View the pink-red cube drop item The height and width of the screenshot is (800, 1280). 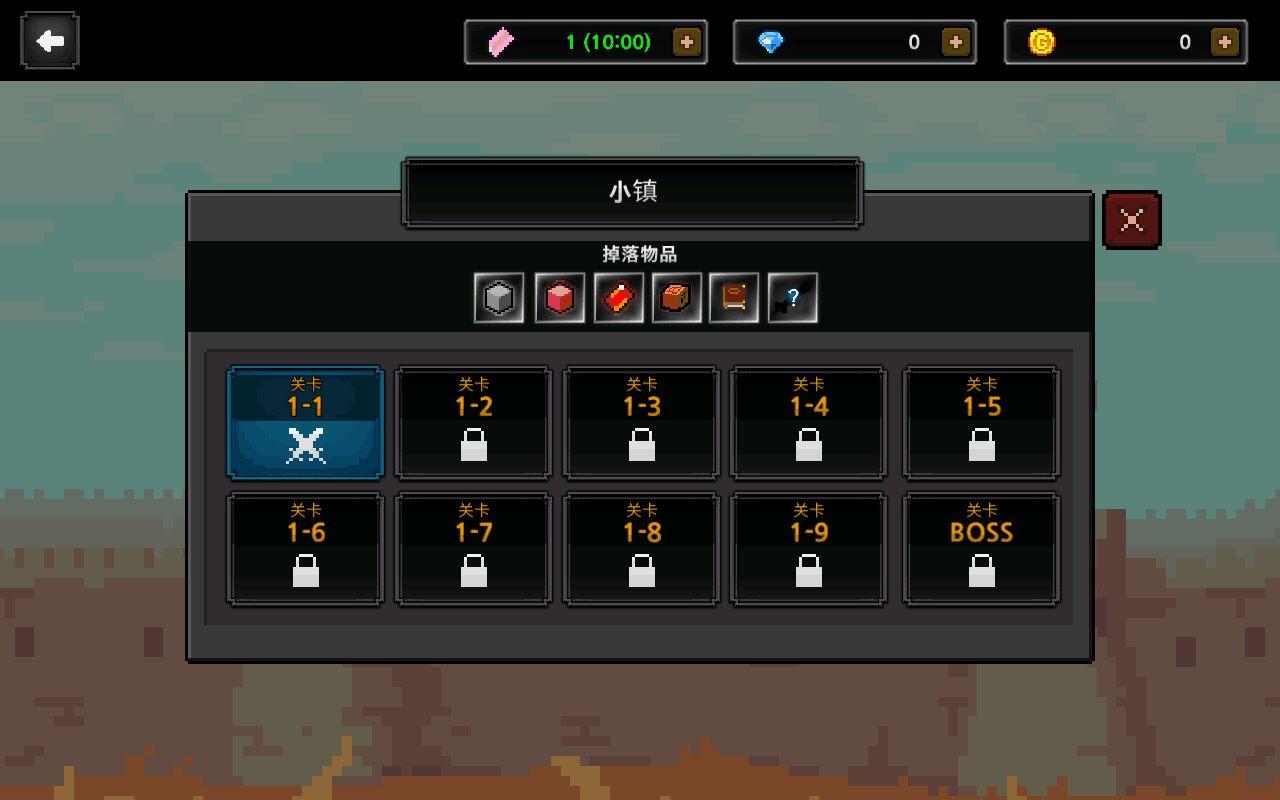coord(559,298)
